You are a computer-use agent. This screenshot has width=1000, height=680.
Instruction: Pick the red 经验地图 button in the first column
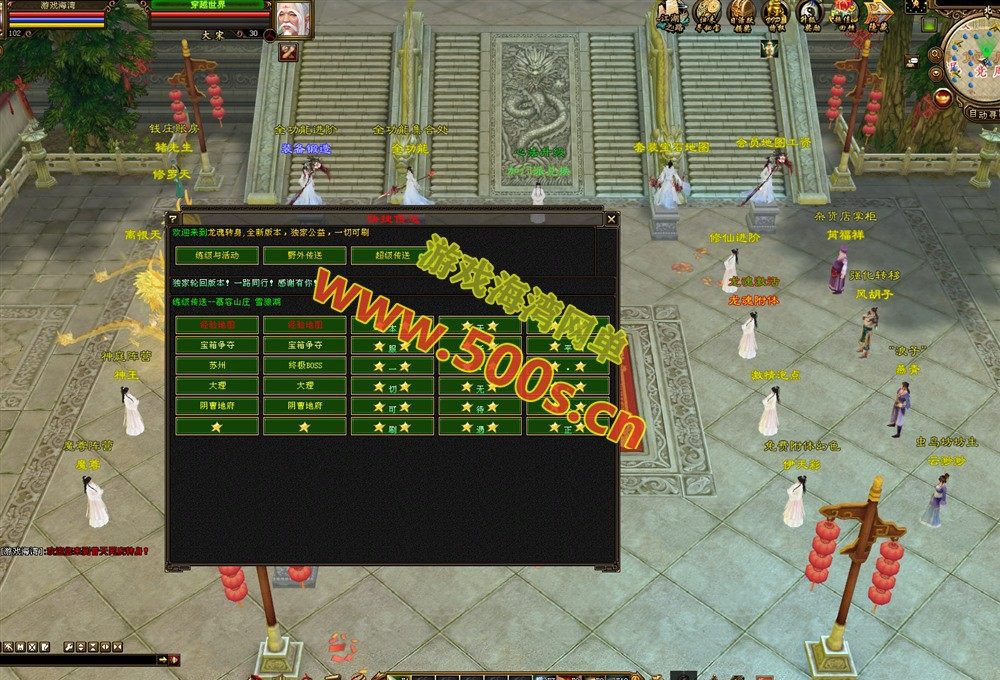216,325
